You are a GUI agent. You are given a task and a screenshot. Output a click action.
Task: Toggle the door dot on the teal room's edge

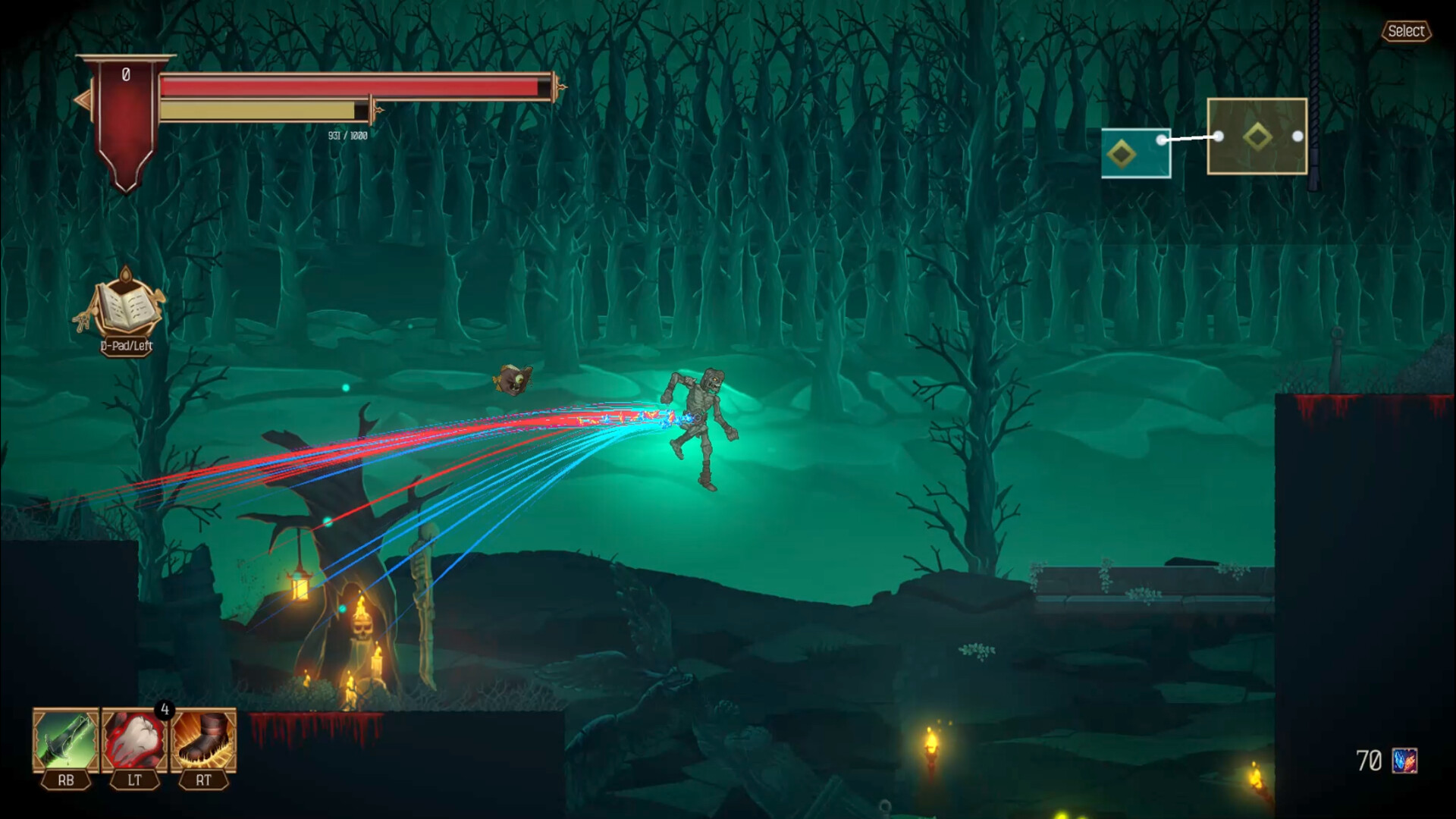click(x=1161, y=140)
